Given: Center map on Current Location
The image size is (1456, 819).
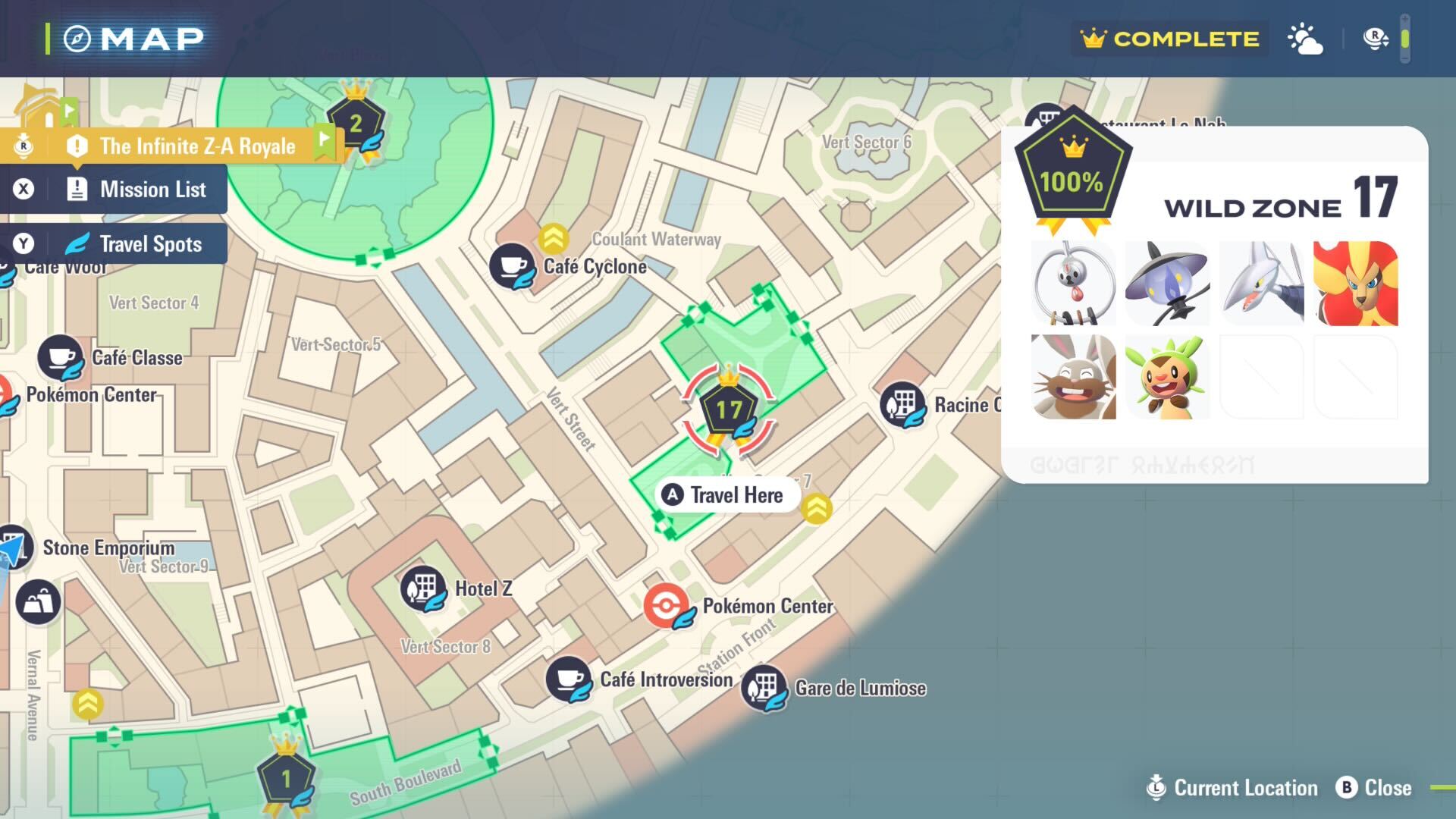Looking at the screenshot, I should (x=1233, y=788).
